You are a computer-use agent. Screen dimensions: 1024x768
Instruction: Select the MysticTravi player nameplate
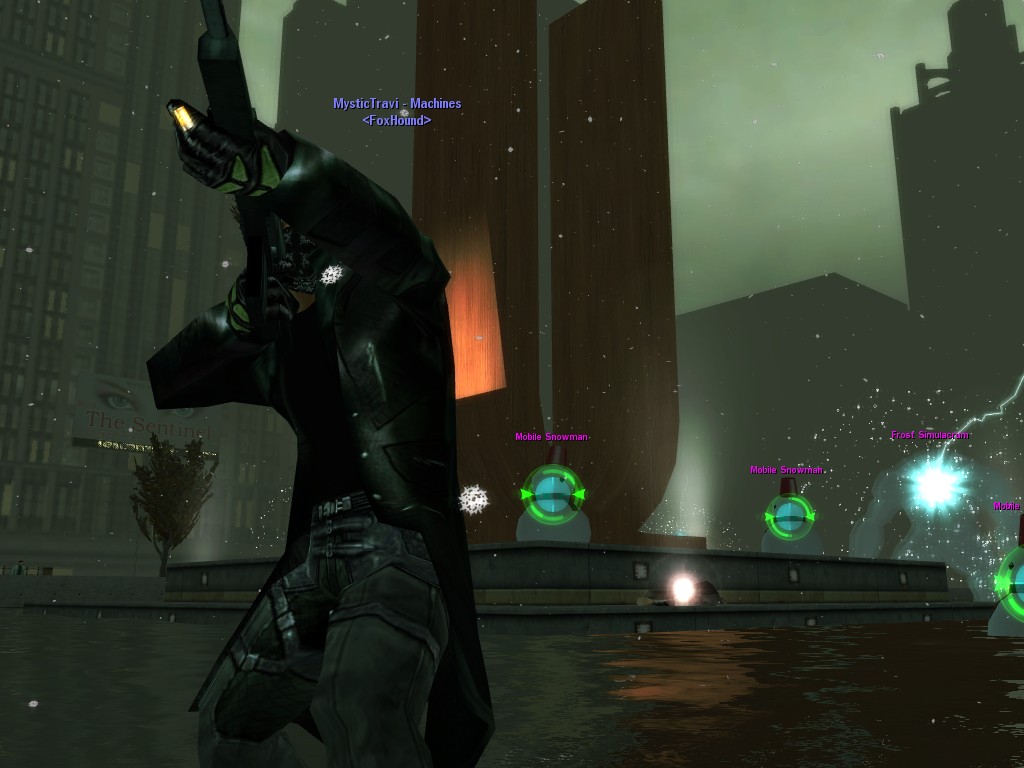397,104
